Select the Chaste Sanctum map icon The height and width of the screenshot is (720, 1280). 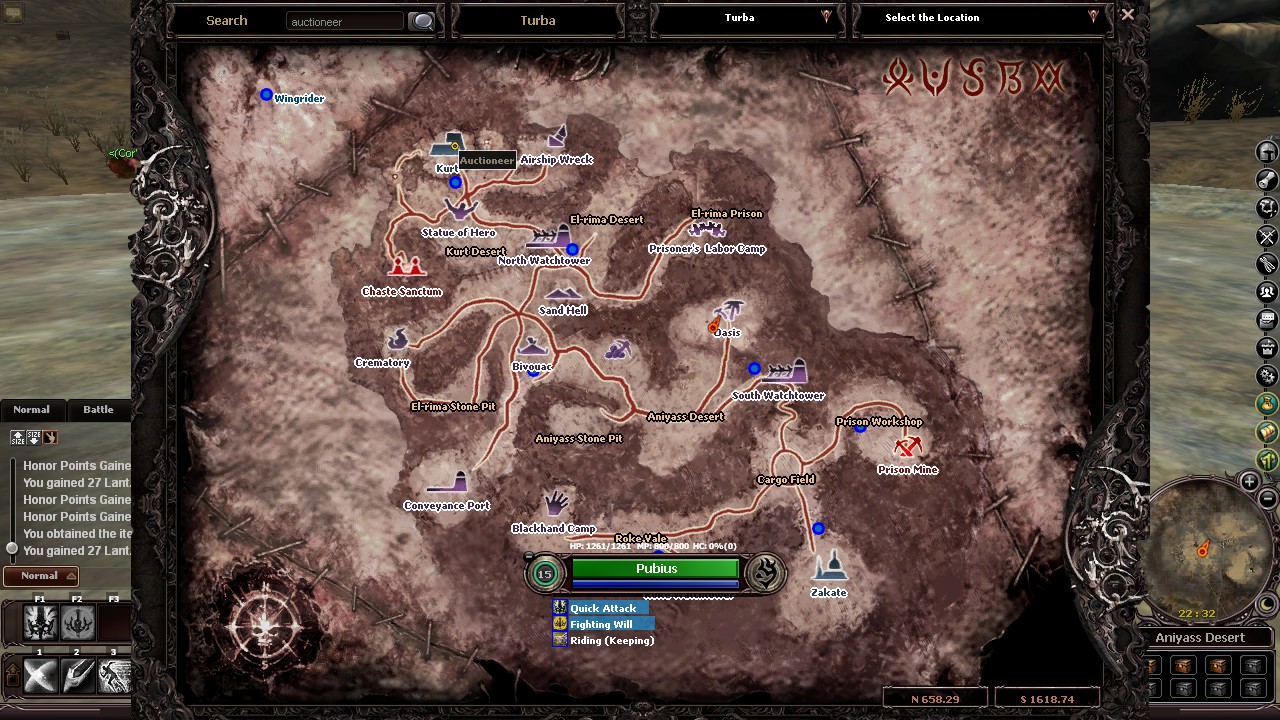tap(406, 266)
